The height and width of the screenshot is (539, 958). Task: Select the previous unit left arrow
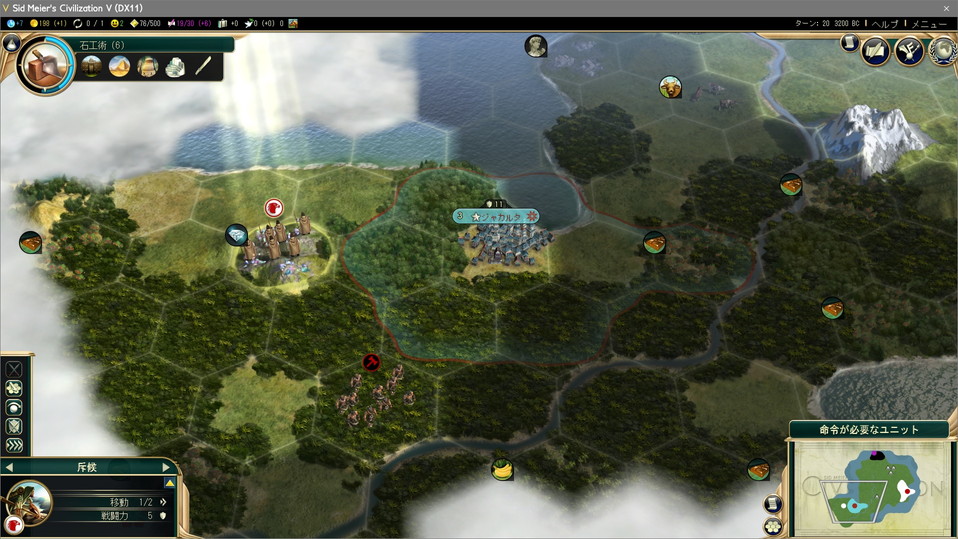[10, 467]
